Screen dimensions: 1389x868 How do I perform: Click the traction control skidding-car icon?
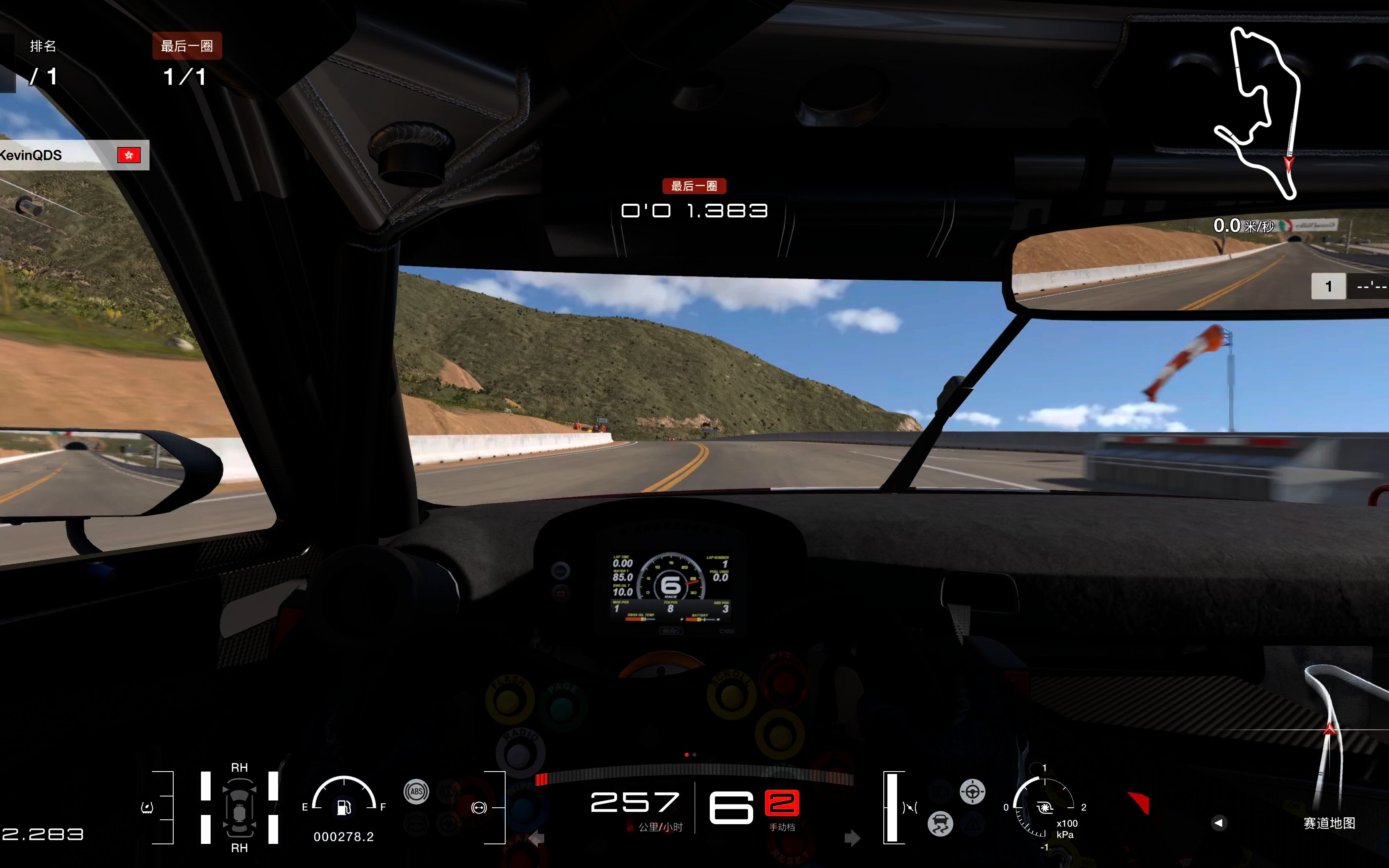pyautogui.click(x=940, y=824)
